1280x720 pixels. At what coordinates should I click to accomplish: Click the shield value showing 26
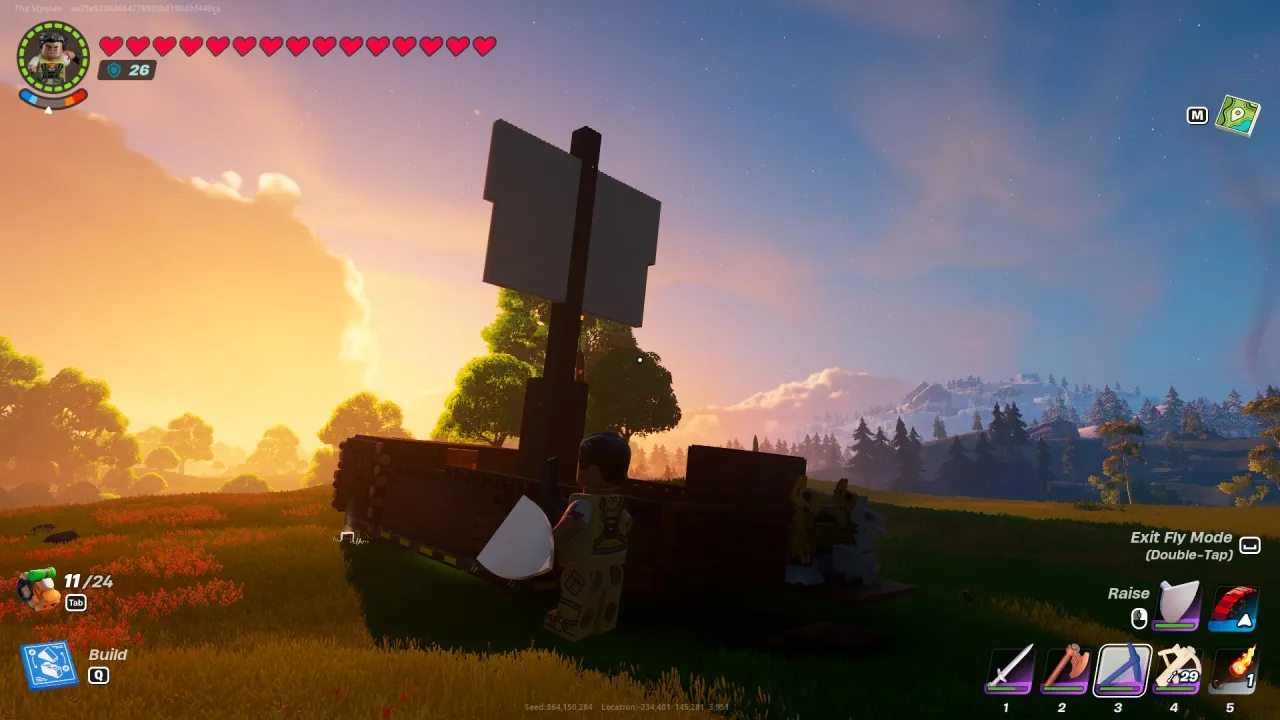[x=127, y=71]
